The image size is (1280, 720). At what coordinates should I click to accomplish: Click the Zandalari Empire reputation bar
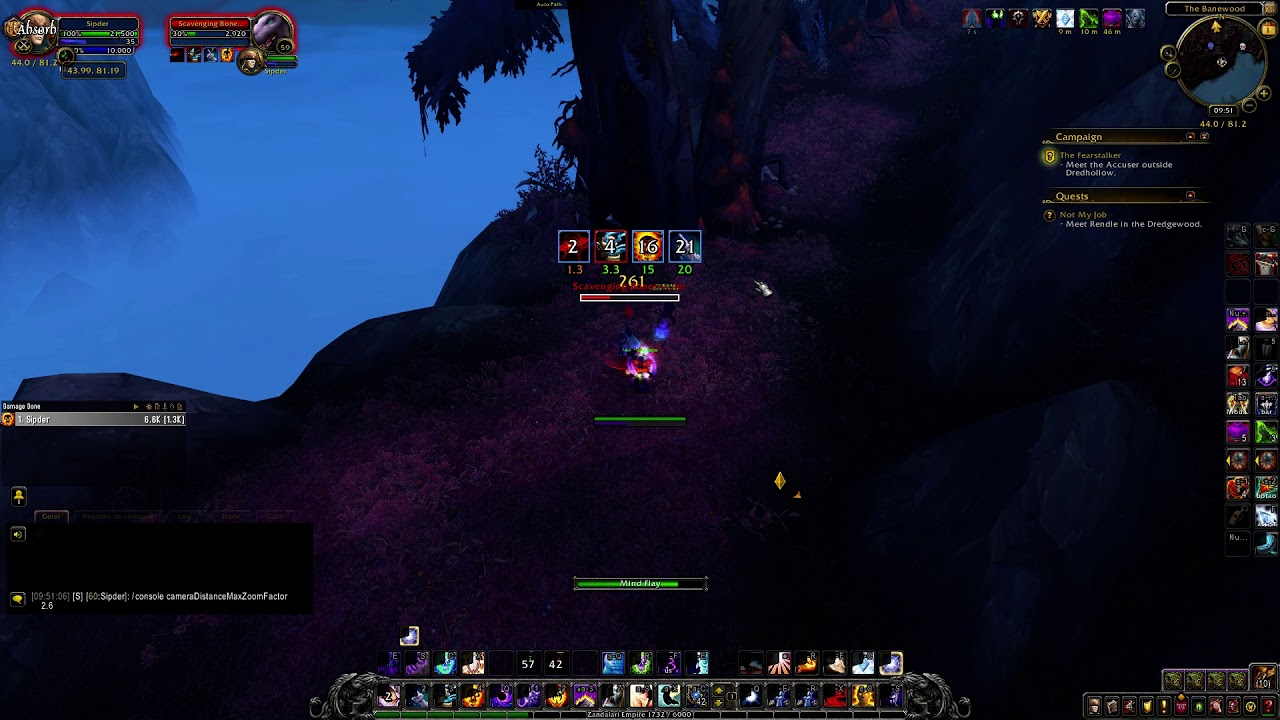click(x=639, y=714)
